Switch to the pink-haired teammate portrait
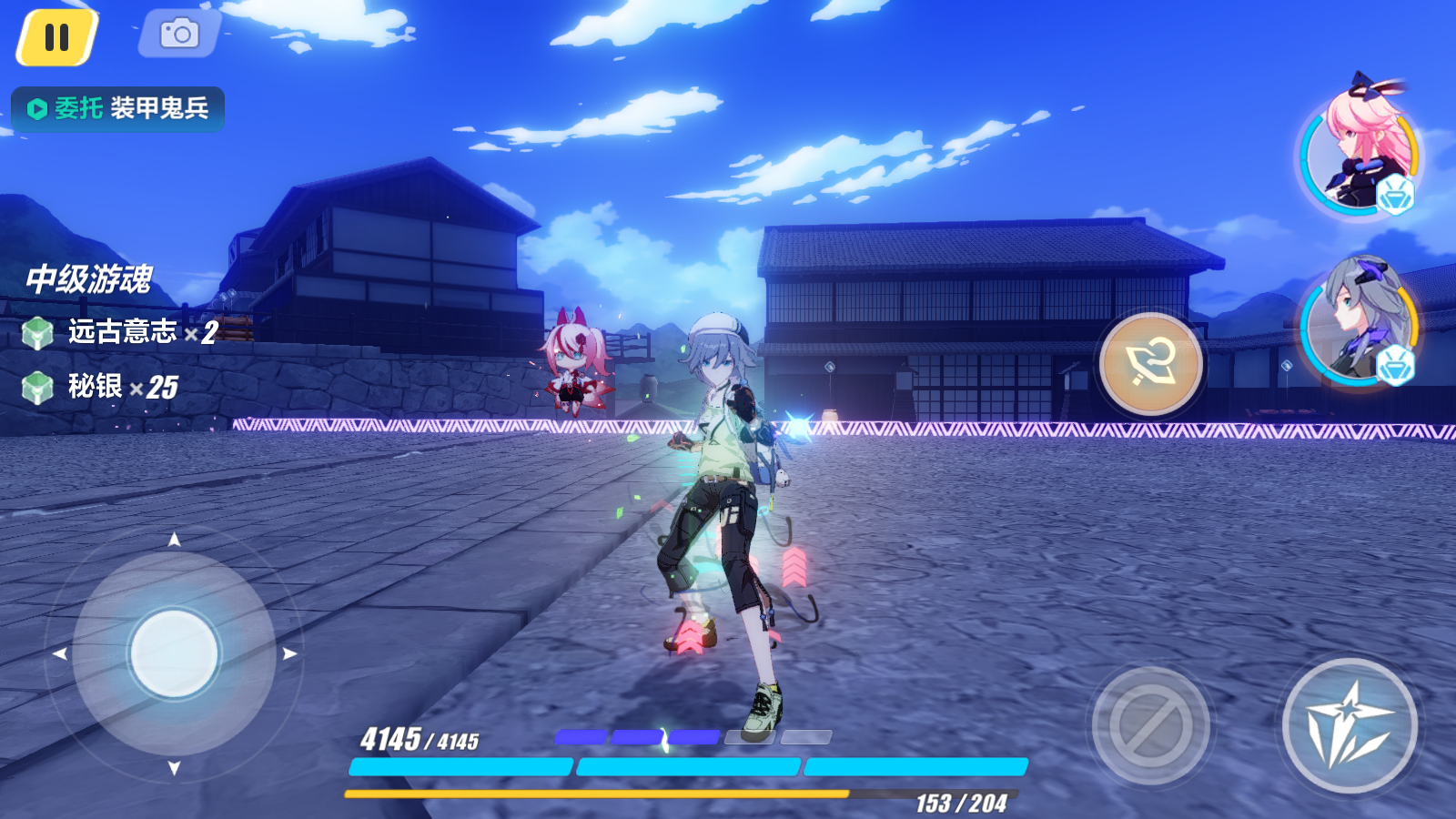This screenshot has height=819, width=1456. pyautogui.click(x=1359, y=150)
